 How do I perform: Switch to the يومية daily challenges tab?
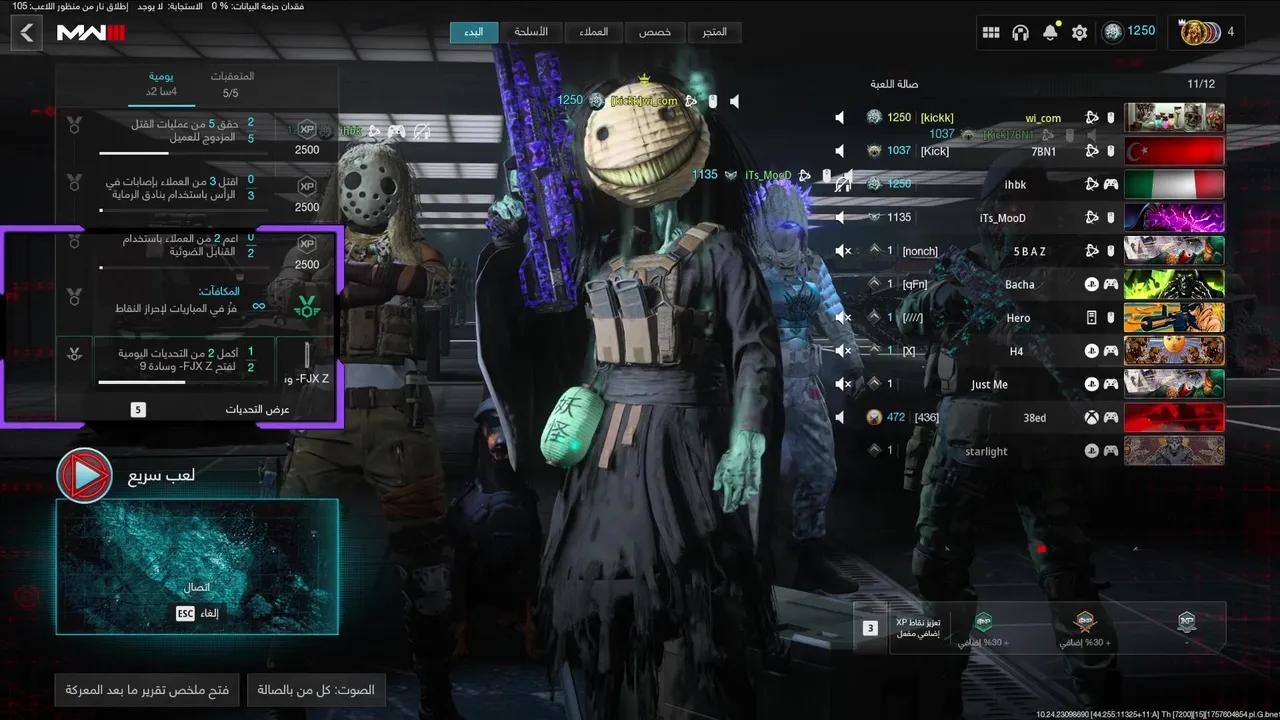161,84
